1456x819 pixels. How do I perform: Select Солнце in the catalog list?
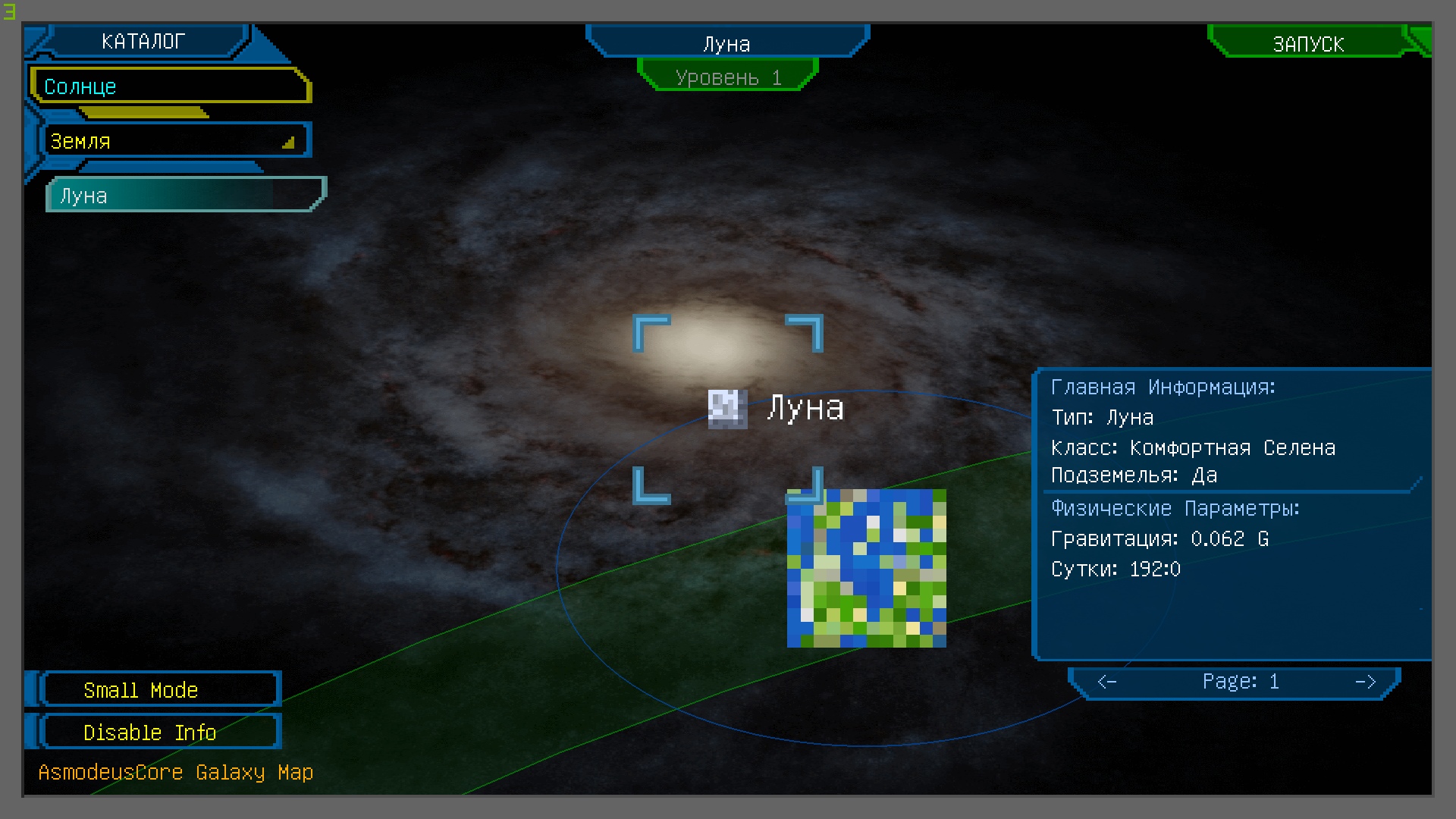171,86
